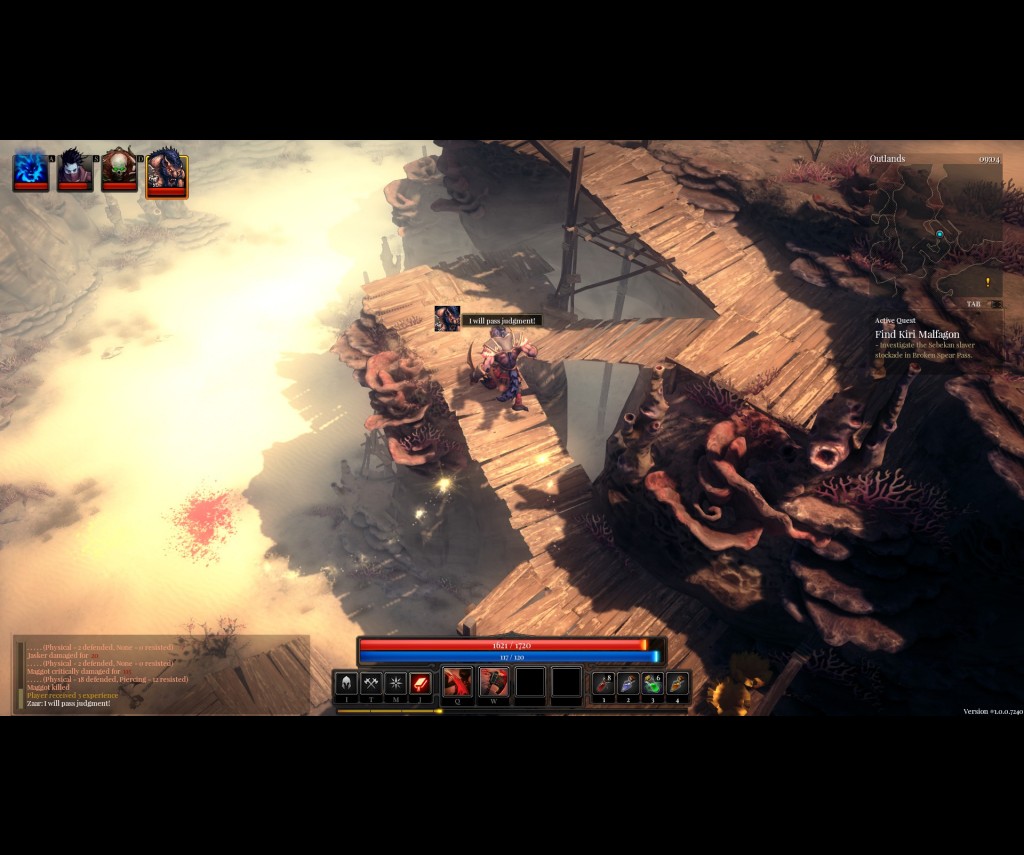Activate the W slot gauntlet ability

coord(494,682)
